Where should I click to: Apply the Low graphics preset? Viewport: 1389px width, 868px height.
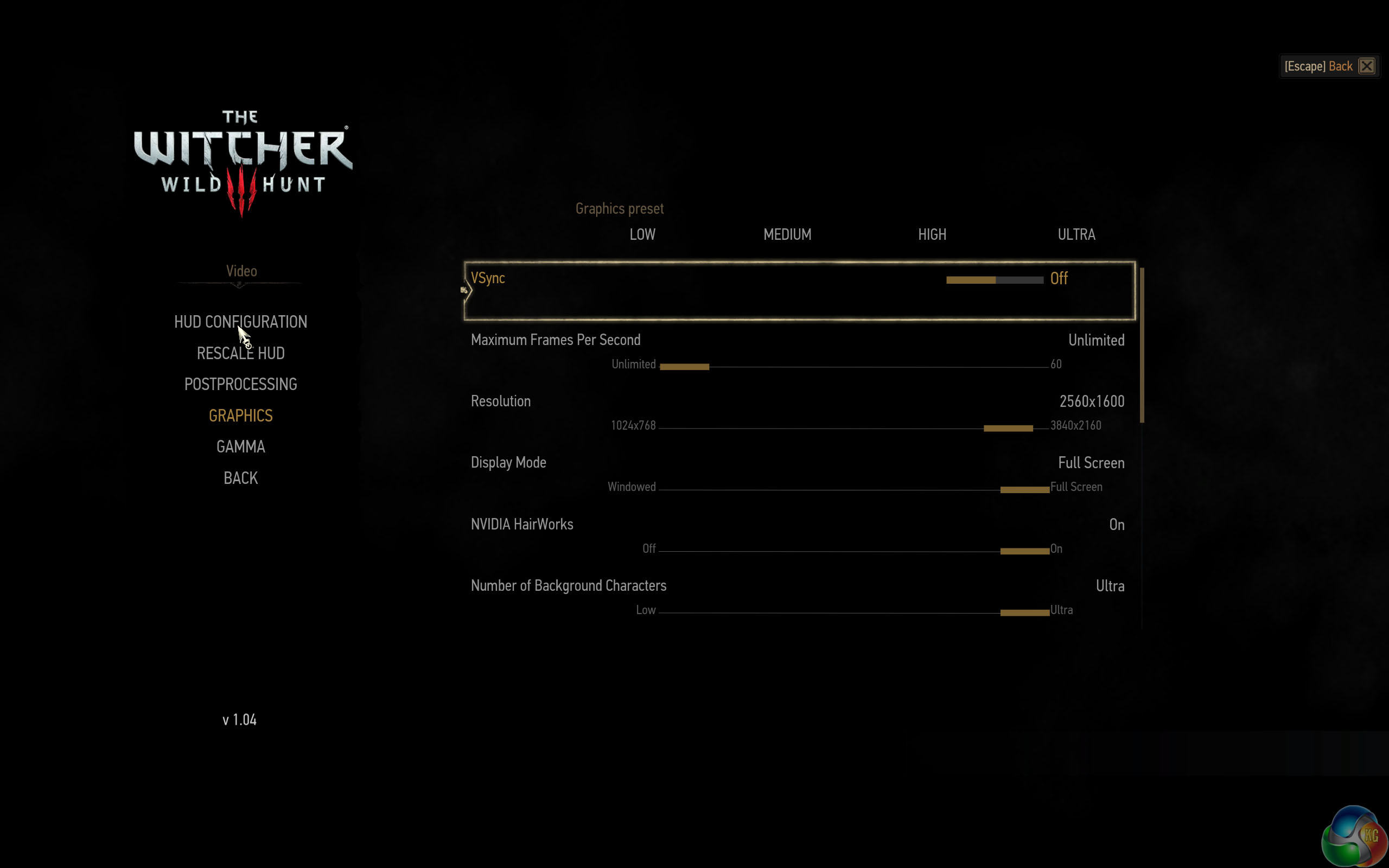pos(642,234)
